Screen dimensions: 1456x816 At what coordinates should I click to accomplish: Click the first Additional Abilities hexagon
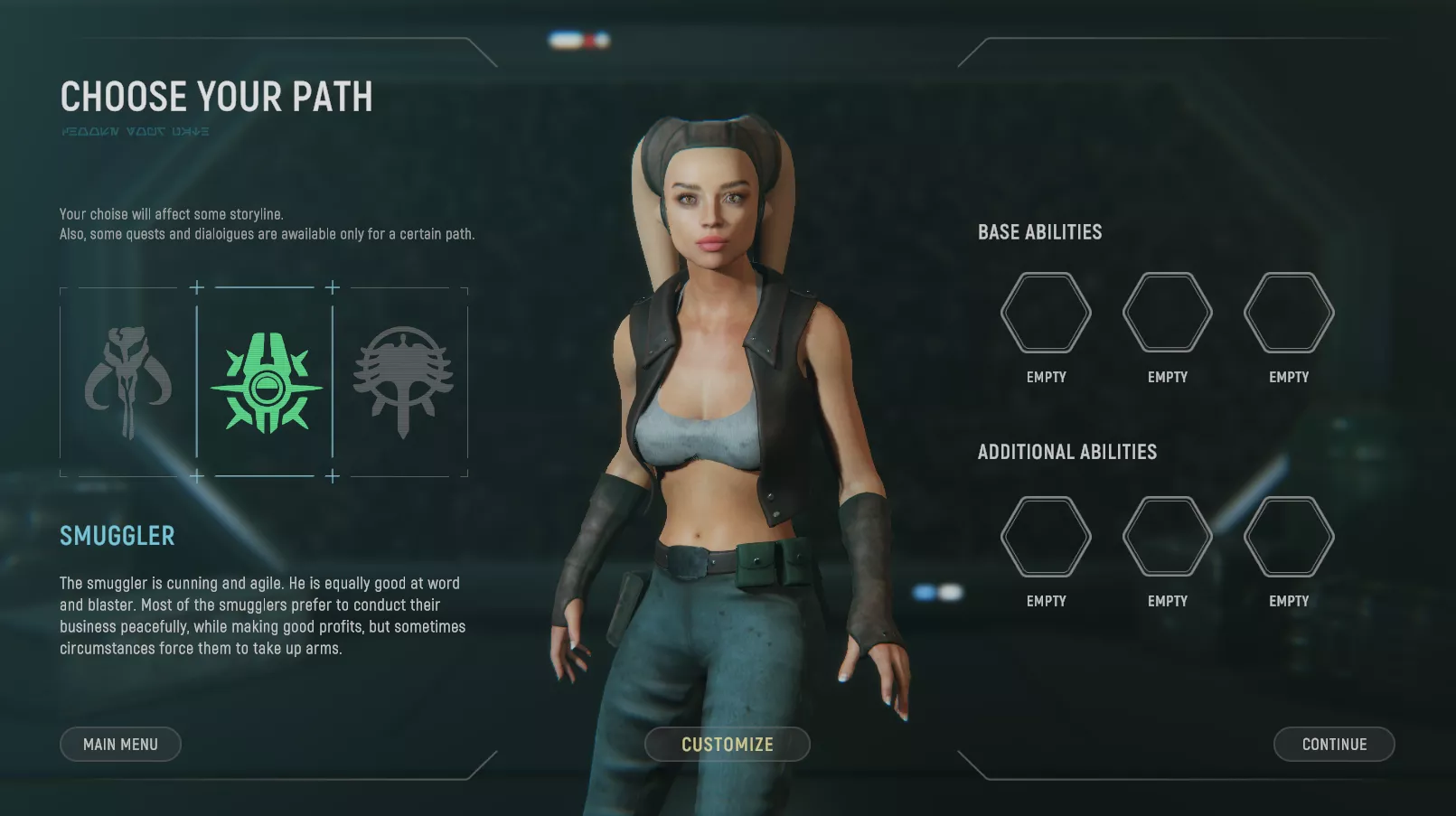point(1046,535)
